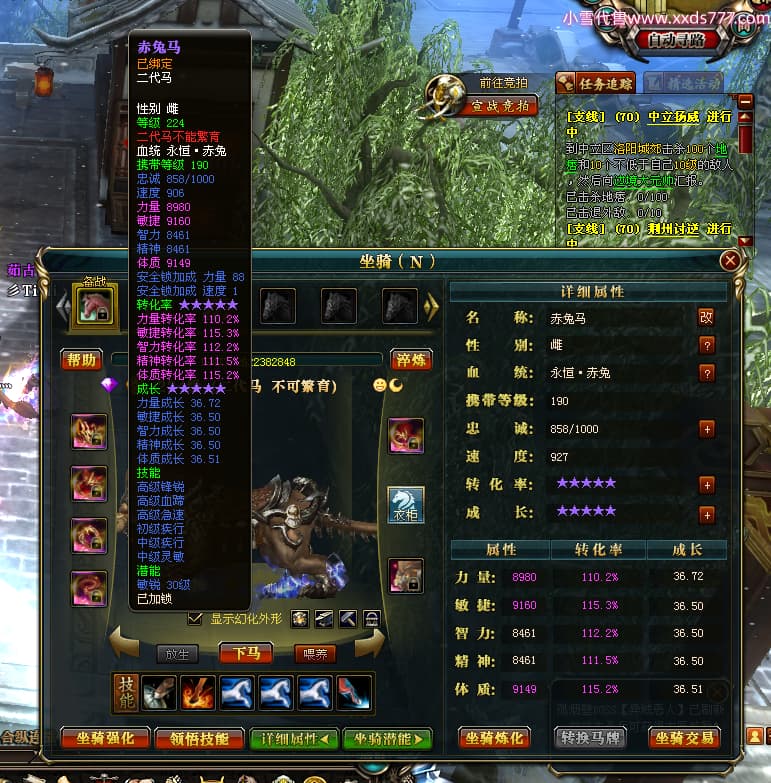This screenshot has height=783, width=771.
Task: Open the 淬炼 tempering button
Action: [x=410, y=360]
